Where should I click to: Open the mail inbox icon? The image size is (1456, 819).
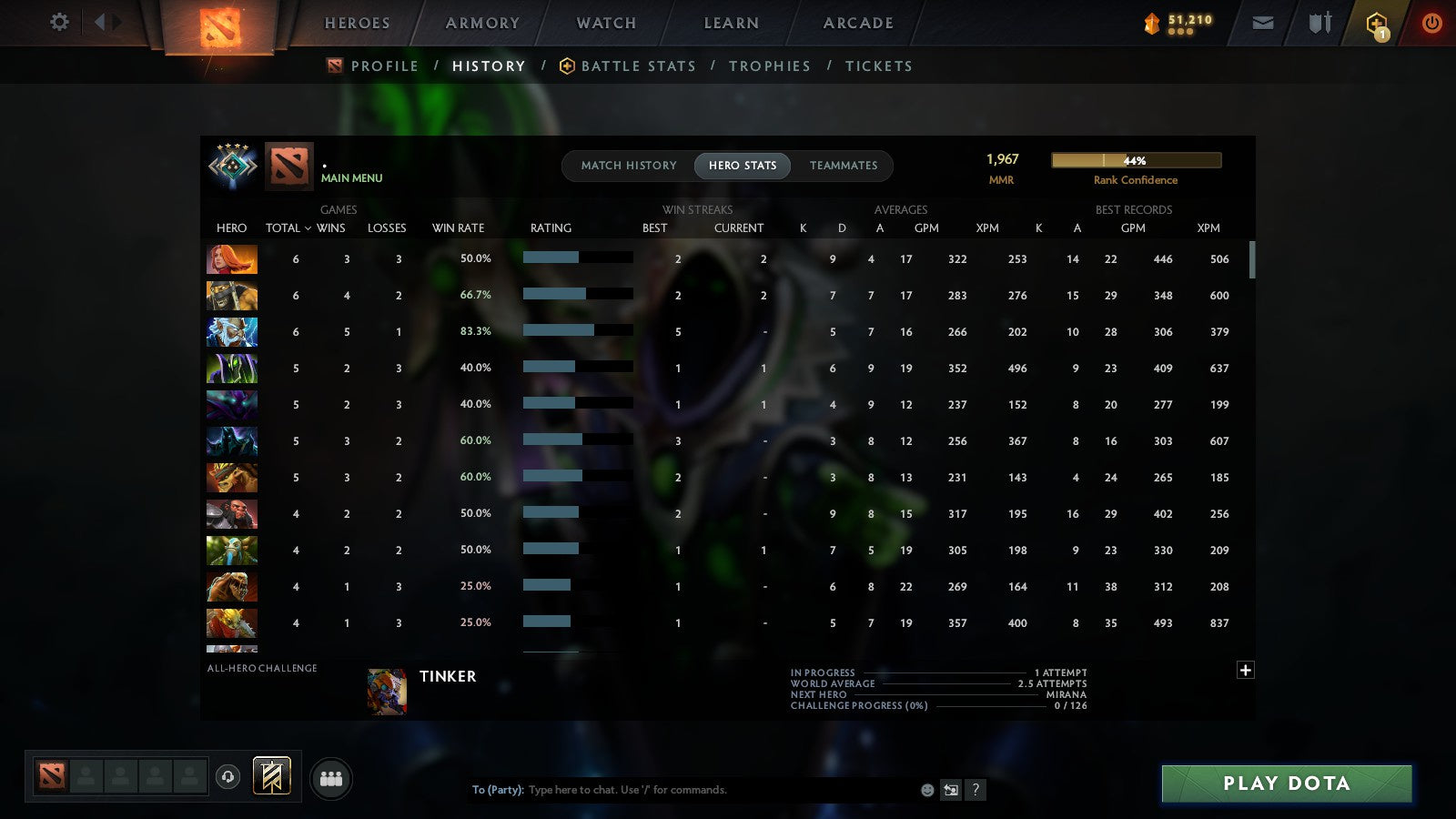[1263, 23]
